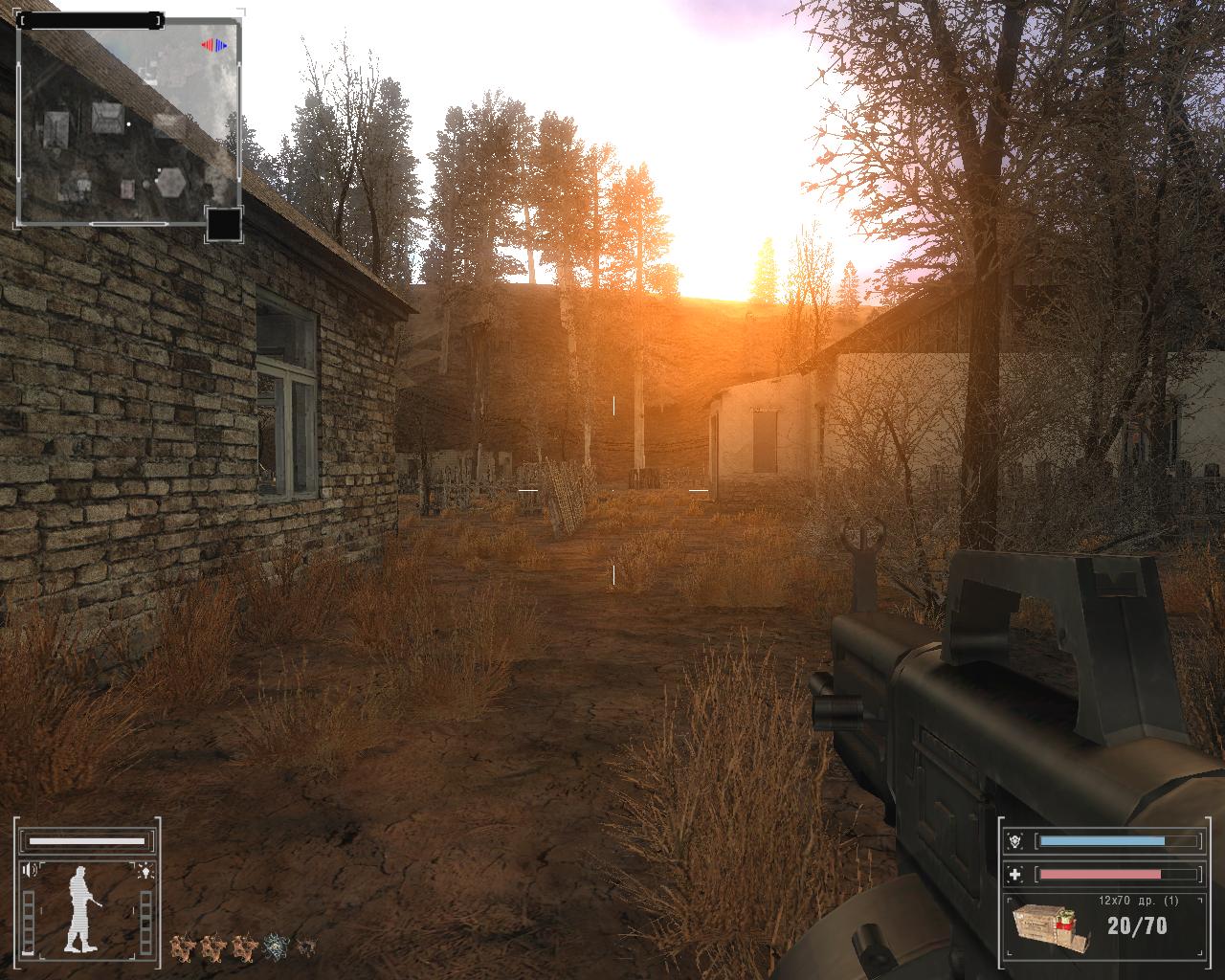This screenshot has width=1225, height=980.
Task: Click the speaker noise indicator icon
Action: point(31,870)
